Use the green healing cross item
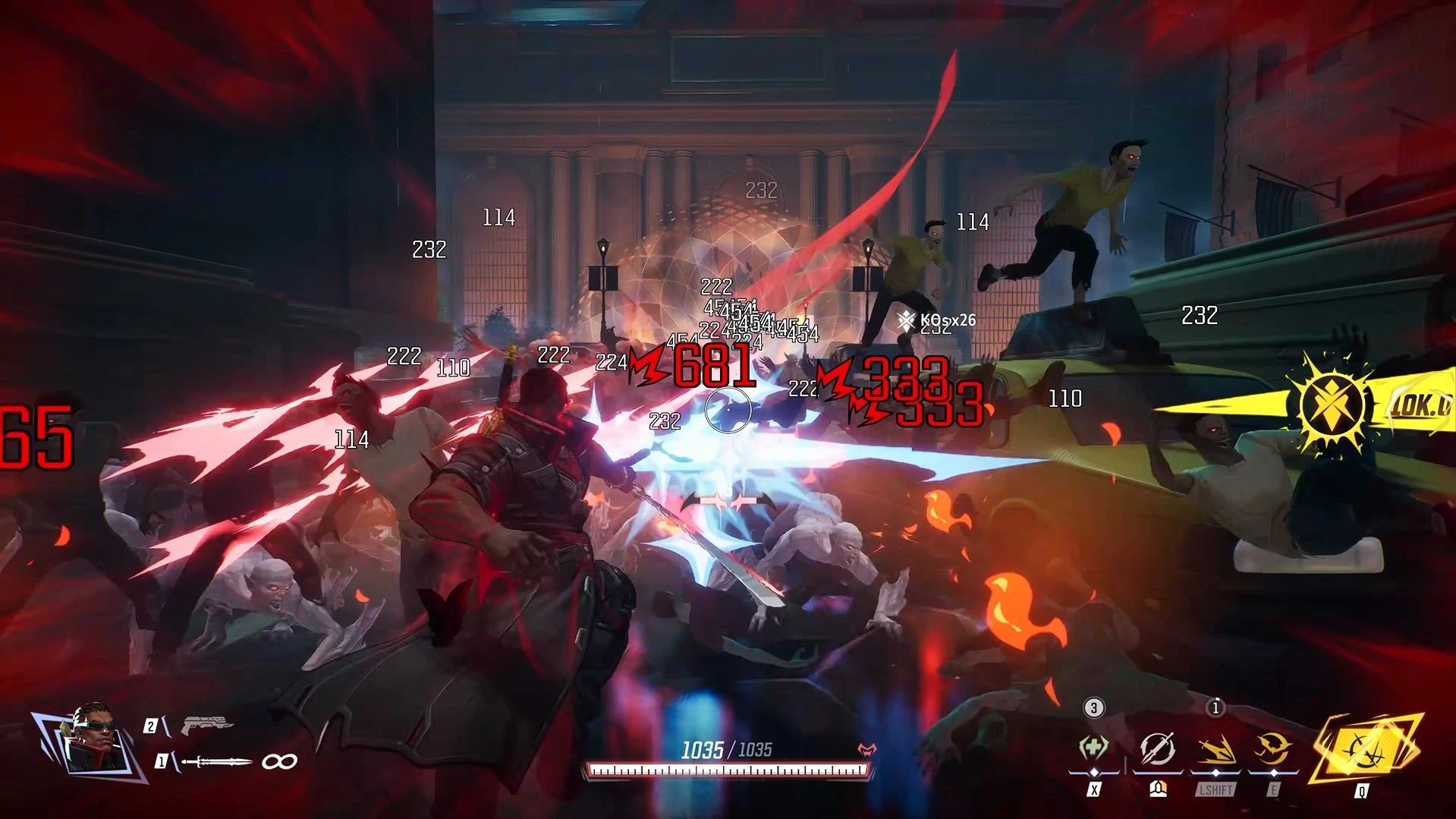 point(1093,748)
